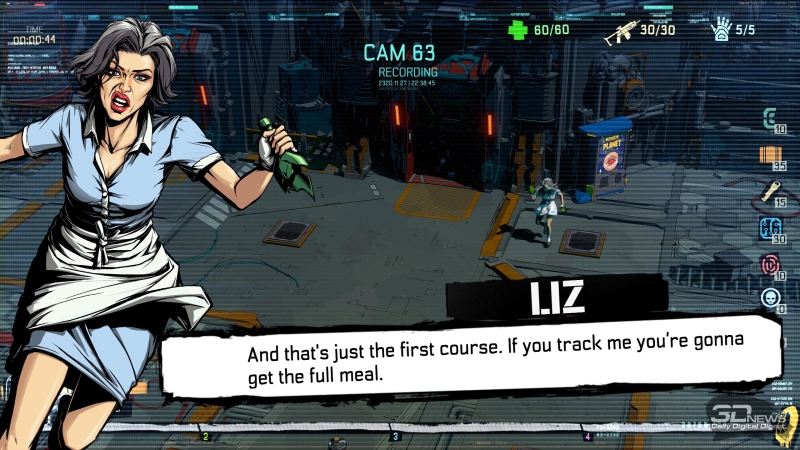The width and height of the screenshot is (800, 450).
Task: Select the teal magnet item icon
Action: point(769,119)
